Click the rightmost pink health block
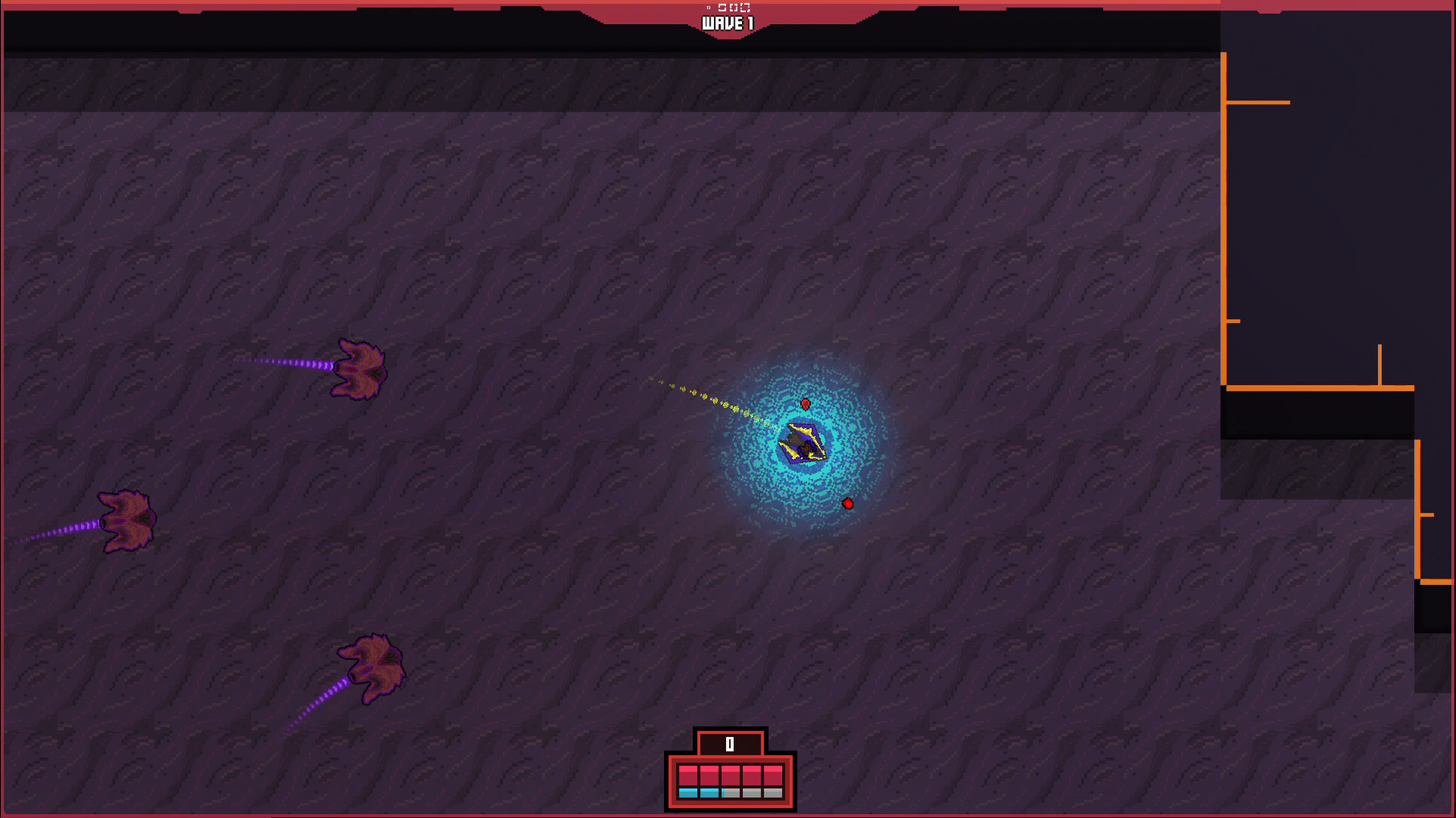This screenshot has height=818, width=1456. [773, 775]
